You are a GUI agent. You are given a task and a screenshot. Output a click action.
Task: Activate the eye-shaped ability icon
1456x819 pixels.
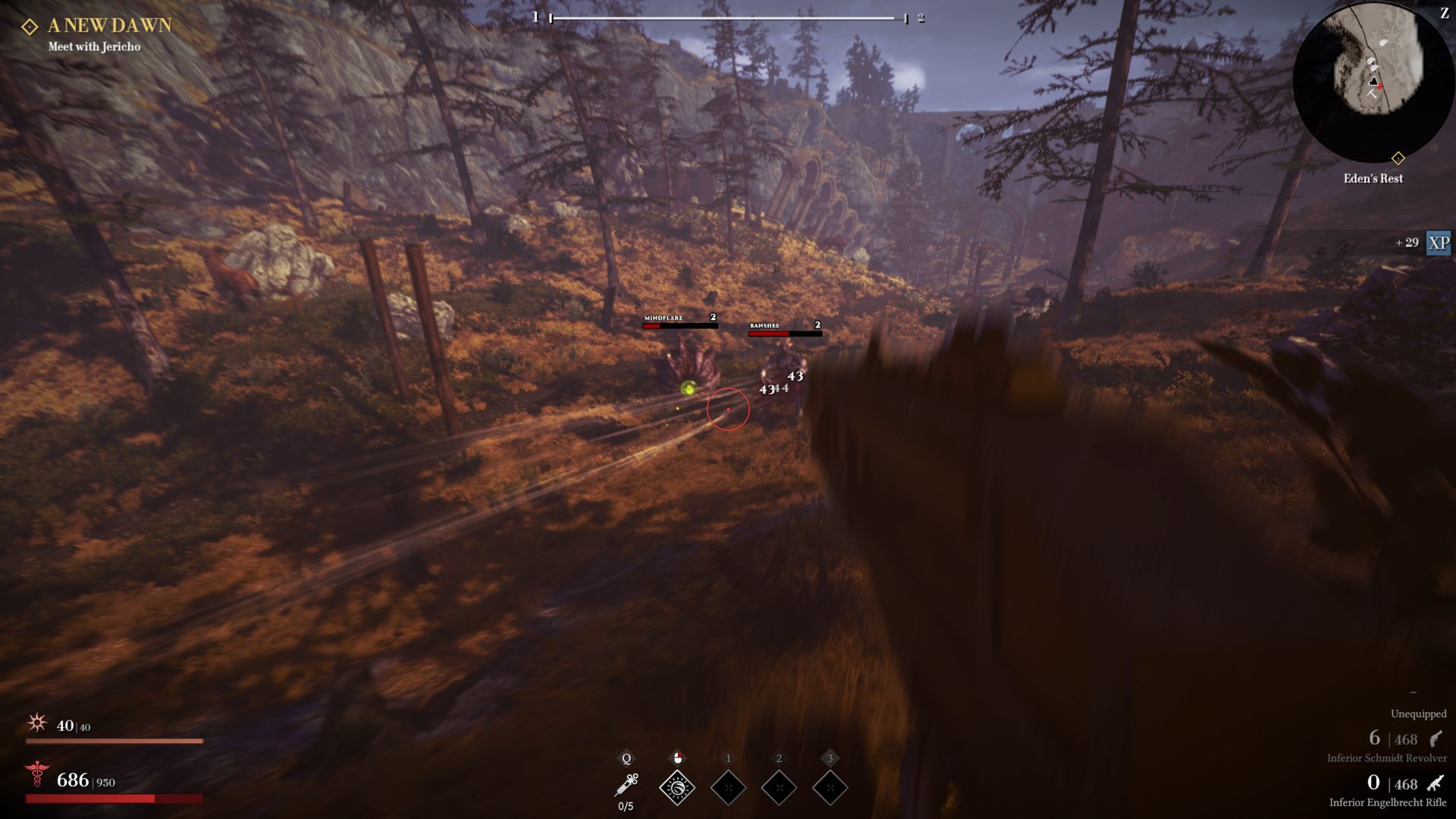(677, 788)
